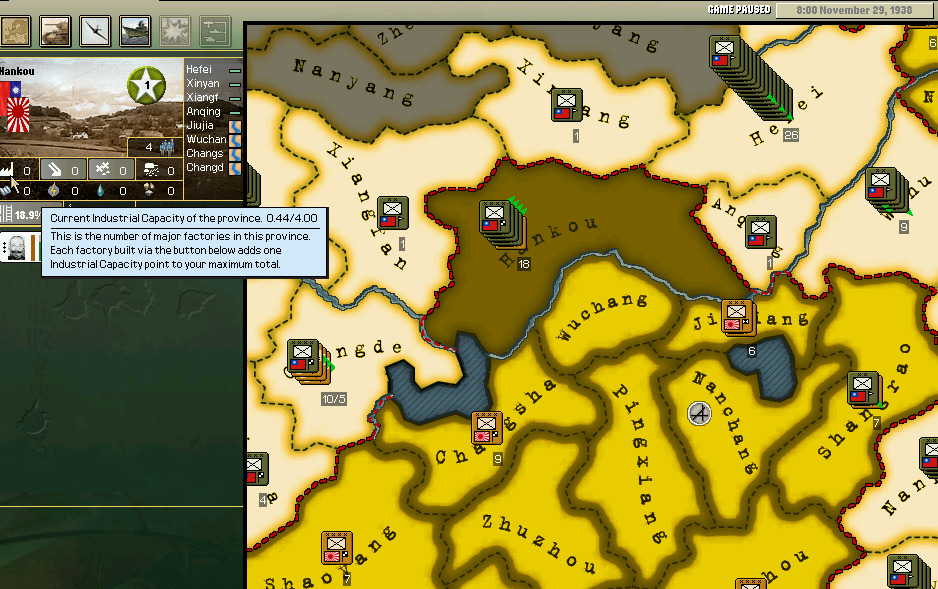Select Xinyan in the adjacent province list
The image size is (938, 589).
click(205, 84)
